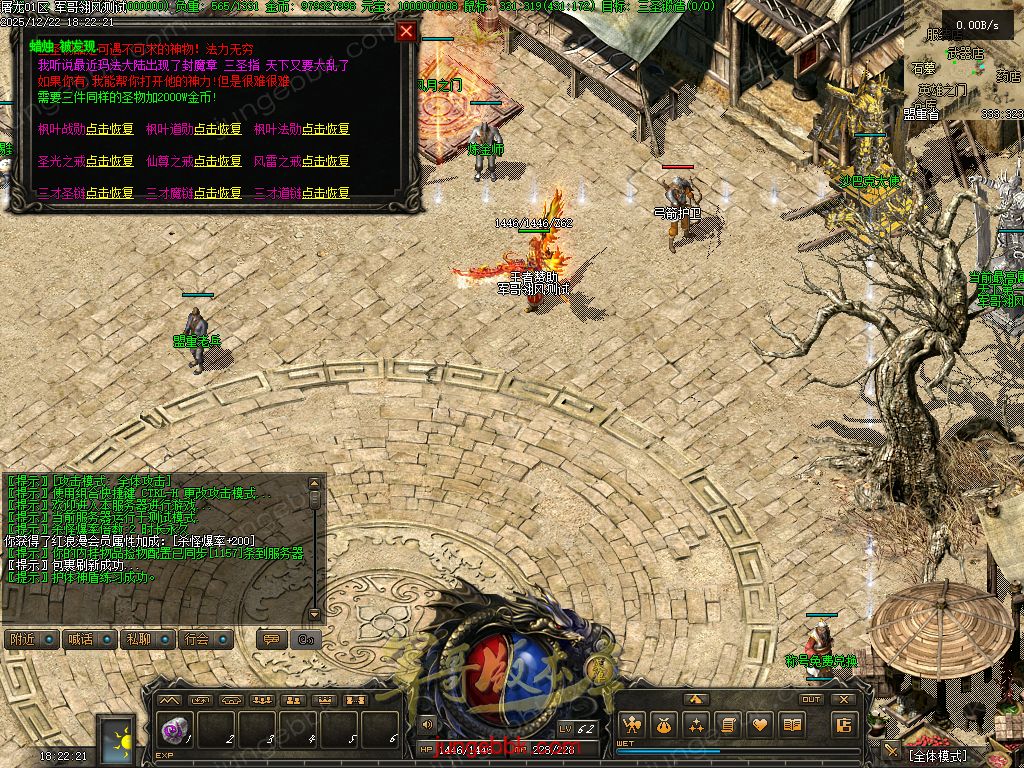
Task: Switch chat to the 喊话 channel
Action: (x=90, y=639)
